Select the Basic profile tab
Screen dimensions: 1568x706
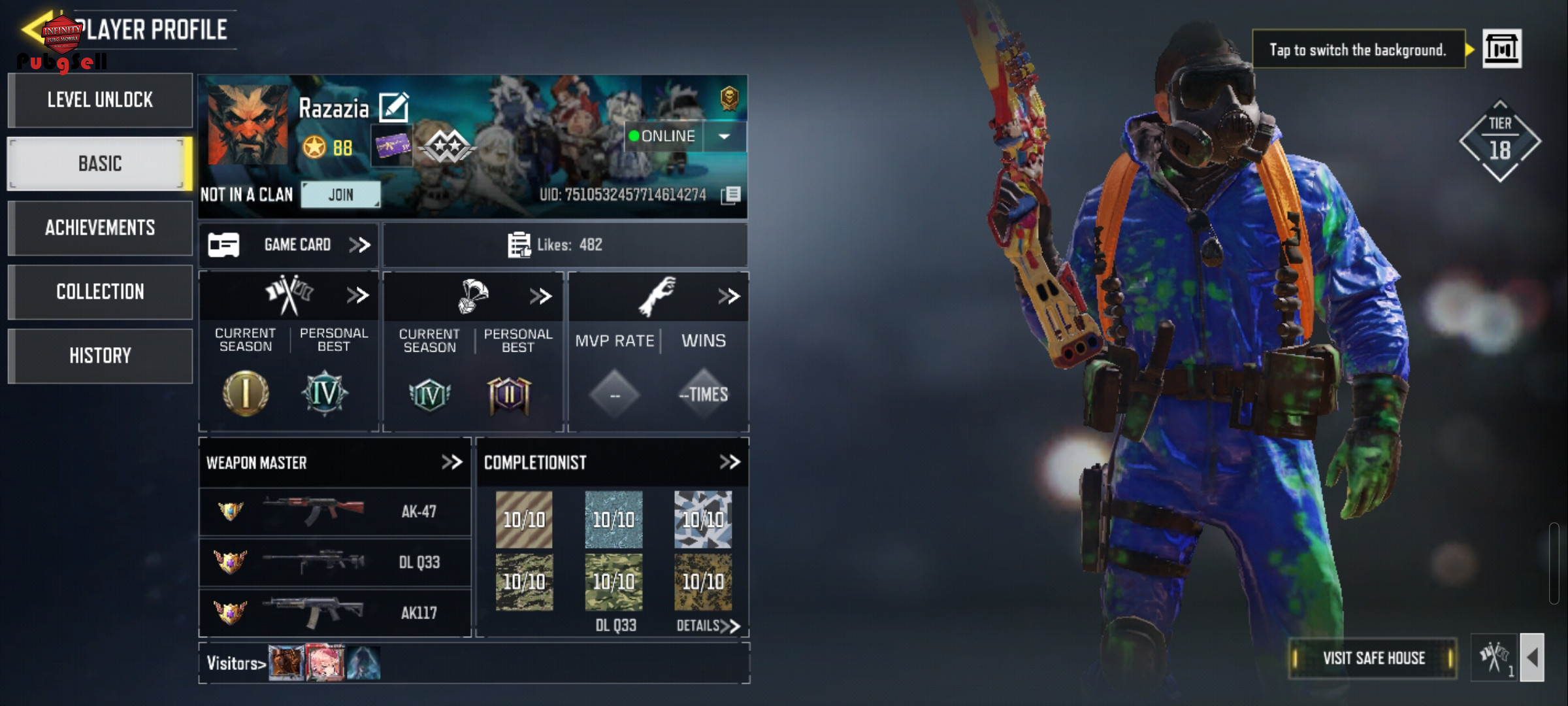coord(100,163)
